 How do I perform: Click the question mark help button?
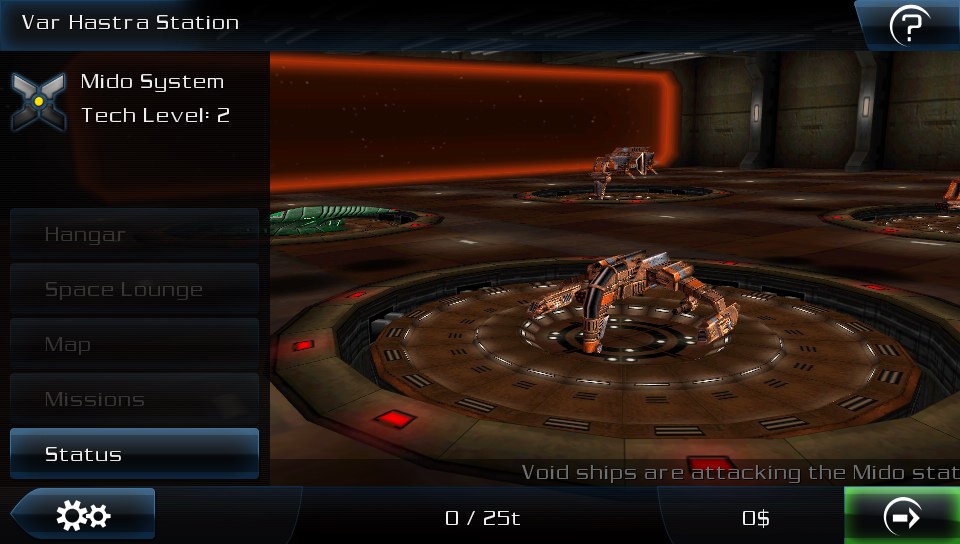(909, 26)
